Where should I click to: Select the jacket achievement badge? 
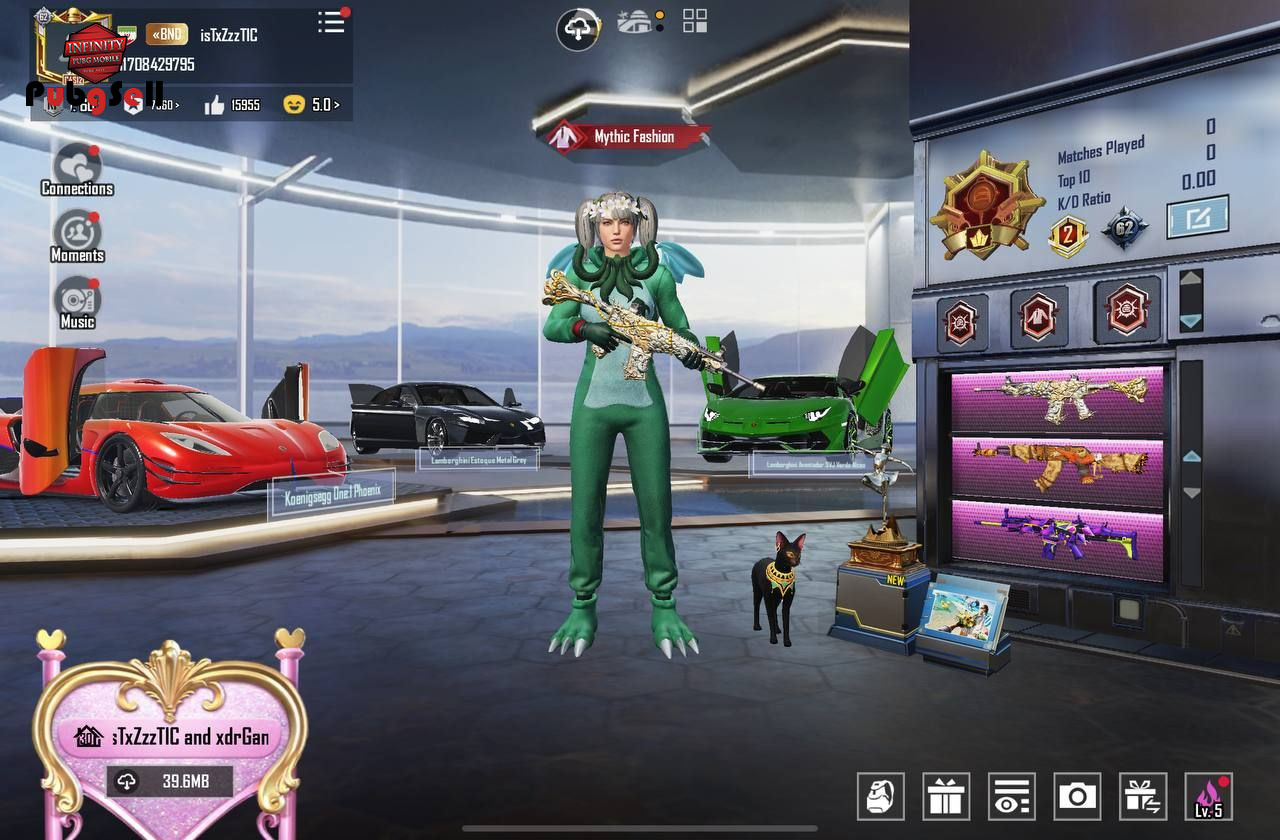pos(1038,316)
